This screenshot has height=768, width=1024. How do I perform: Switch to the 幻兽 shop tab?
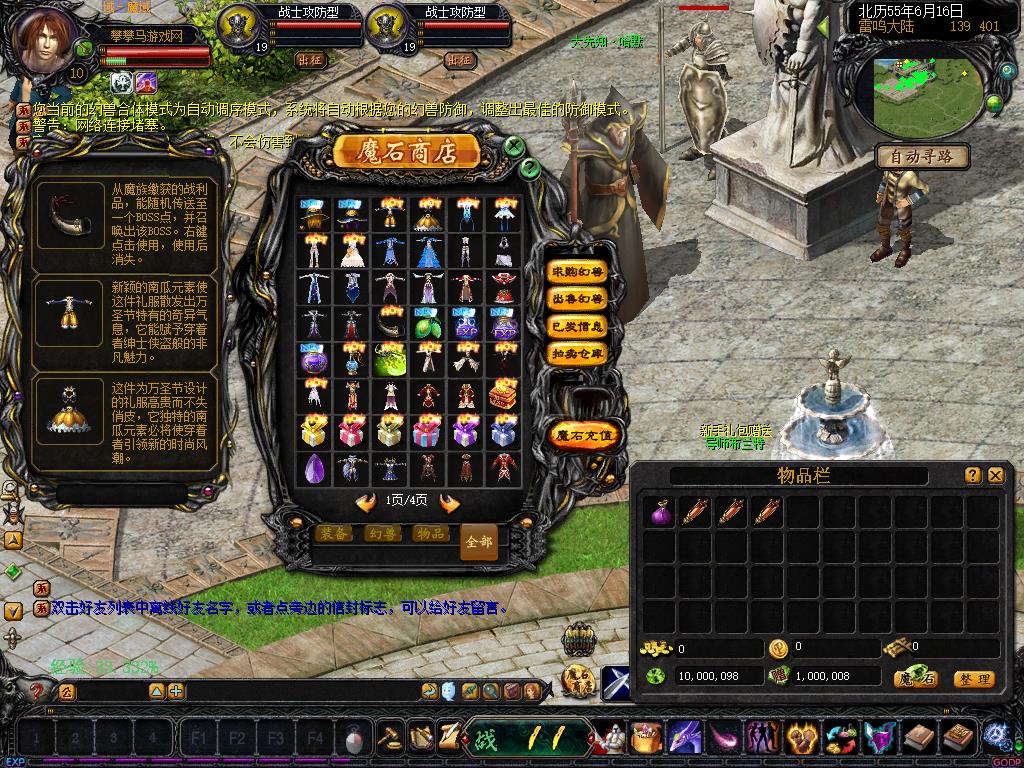tap(381, 534)
